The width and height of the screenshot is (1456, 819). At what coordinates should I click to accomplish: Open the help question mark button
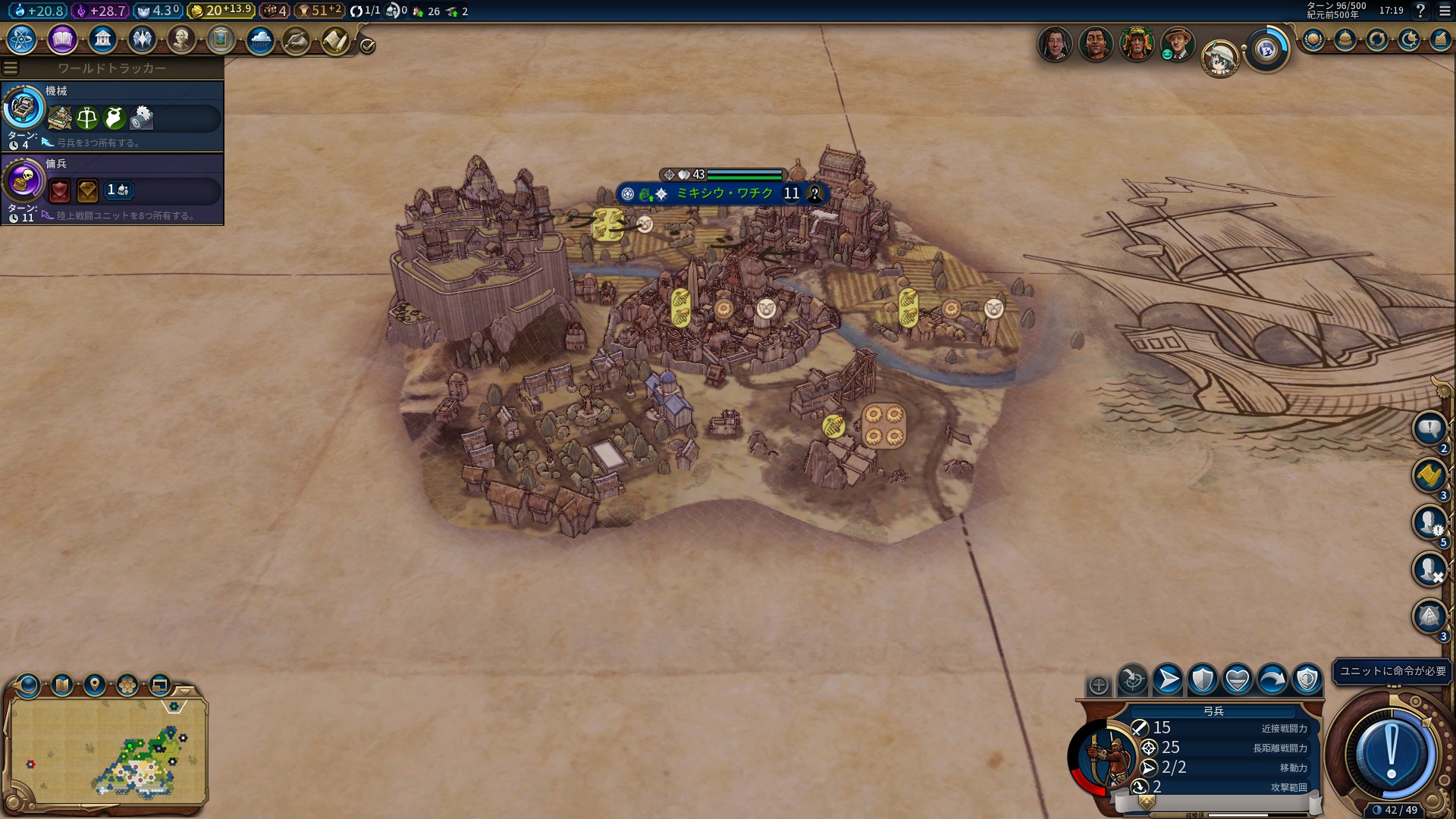coord(1420,11)
